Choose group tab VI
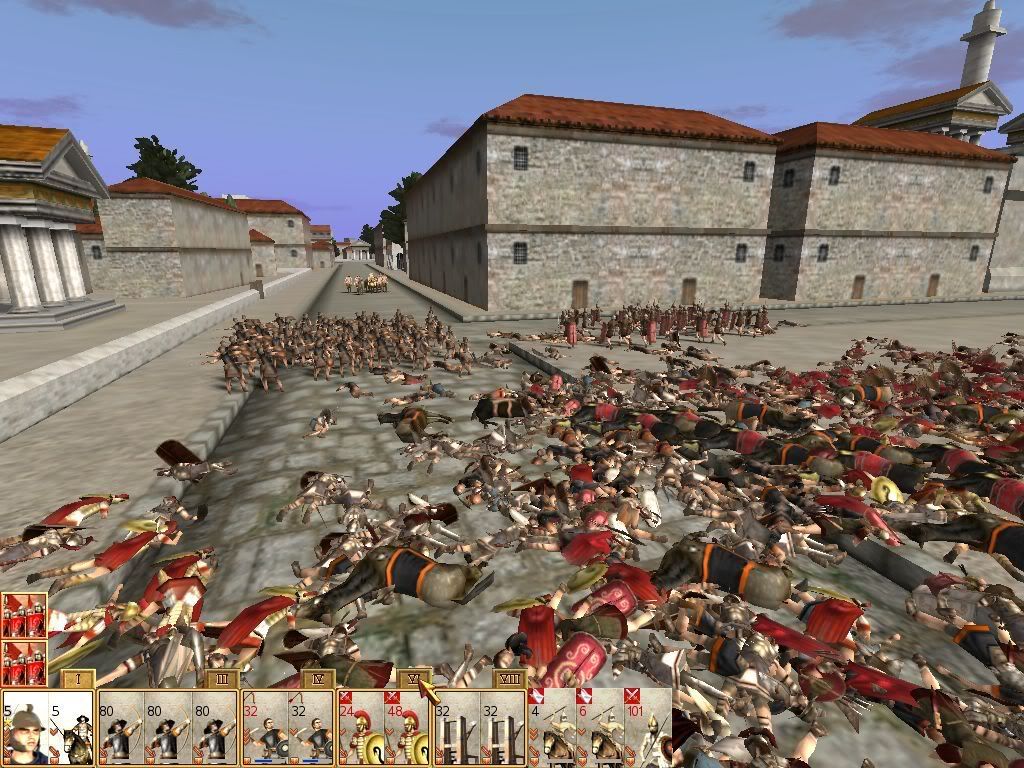 (414, 679)
